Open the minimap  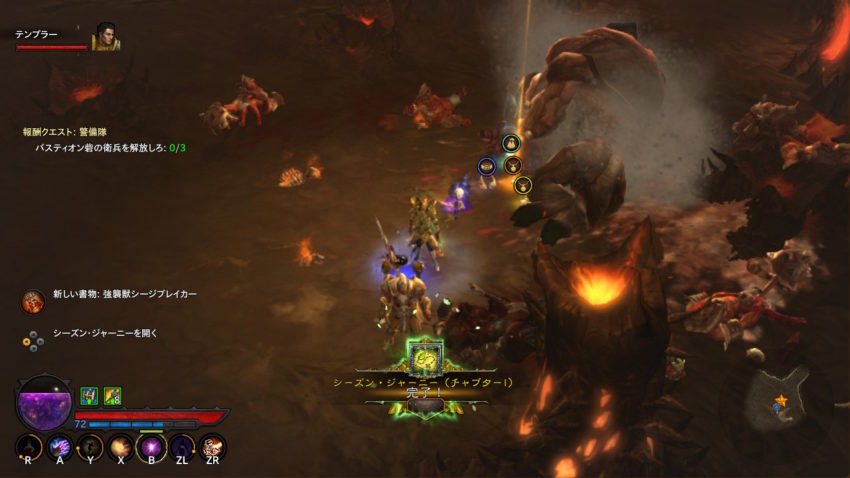(x=784, y=396)
